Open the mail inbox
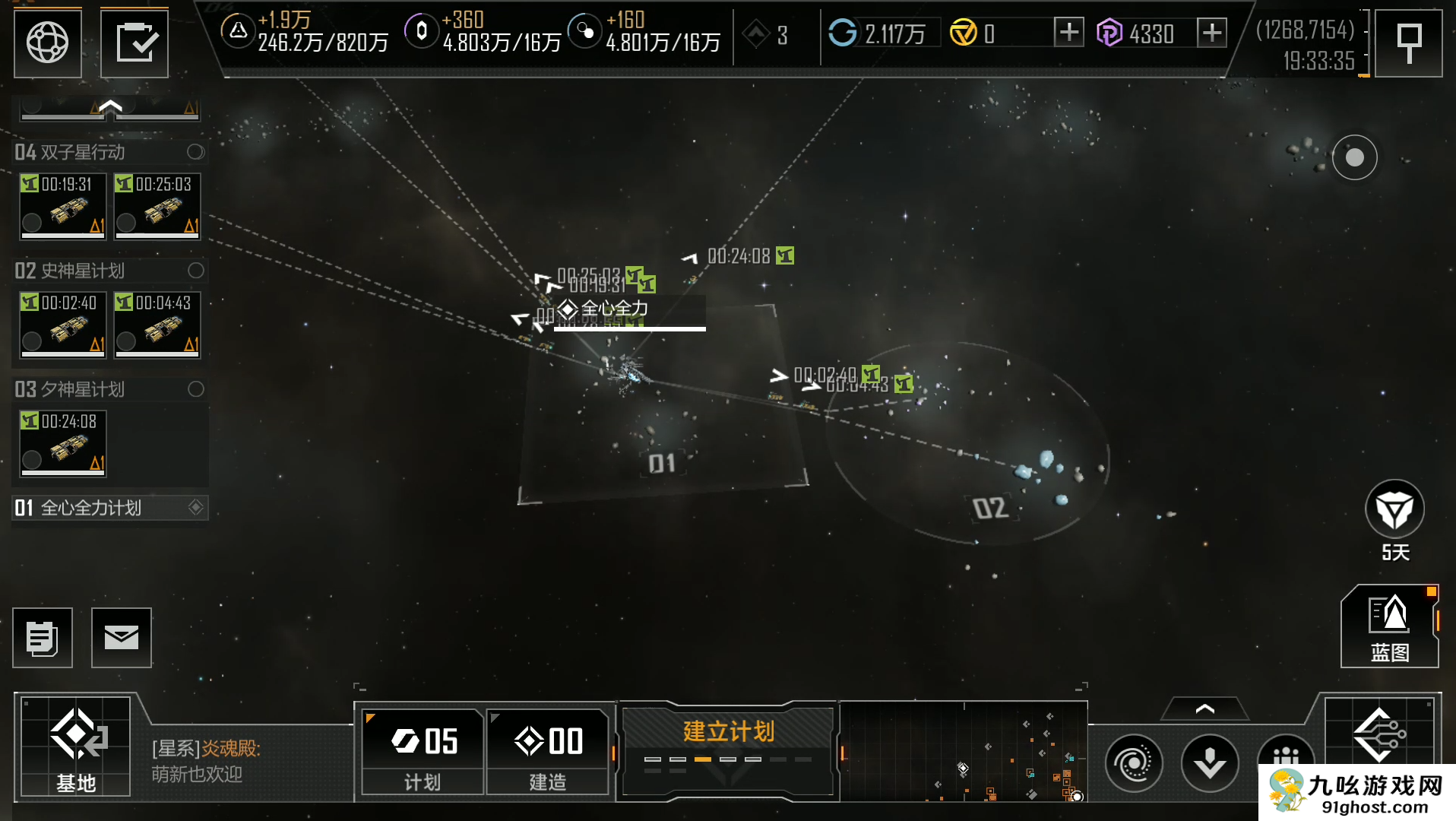Screen dimensions: 1456x821 click(122, 638)
